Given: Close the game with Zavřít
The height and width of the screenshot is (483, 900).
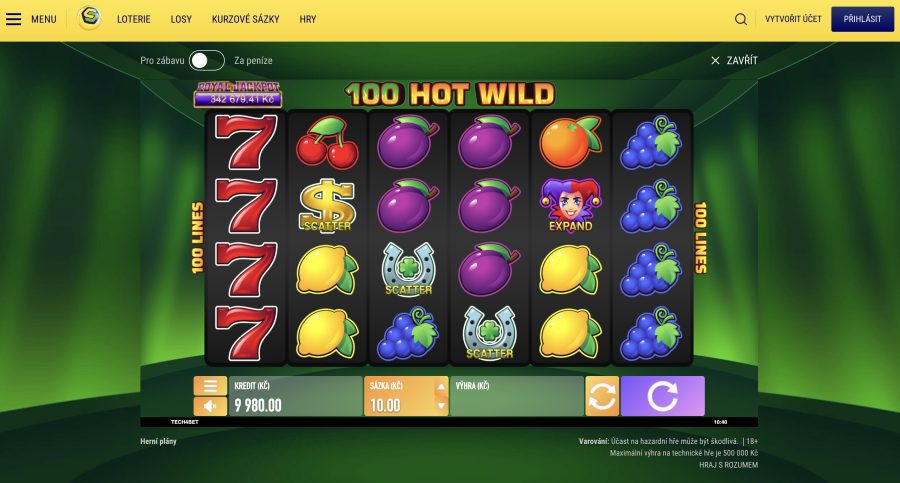Looking at the screenshot, I should 734,61.
